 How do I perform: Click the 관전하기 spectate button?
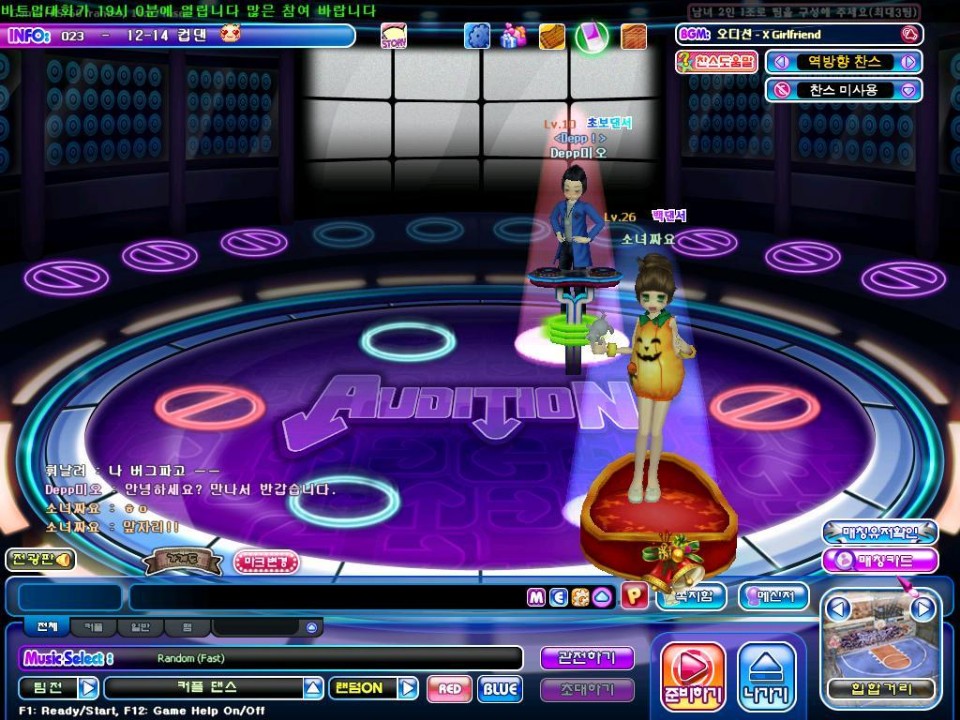tap(587, 658)
